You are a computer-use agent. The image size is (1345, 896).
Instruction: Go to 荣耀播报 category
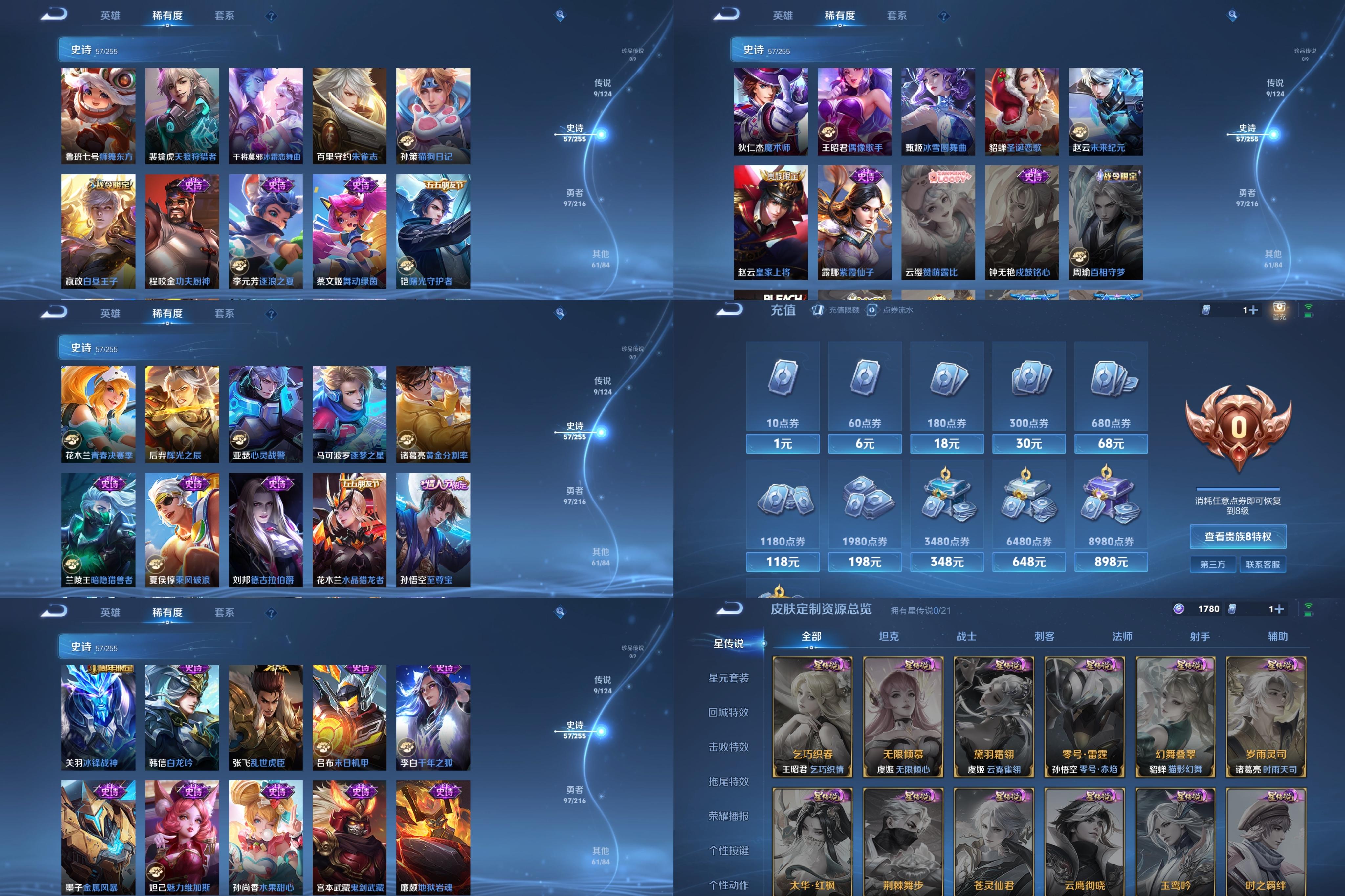(x=728, y=816)
